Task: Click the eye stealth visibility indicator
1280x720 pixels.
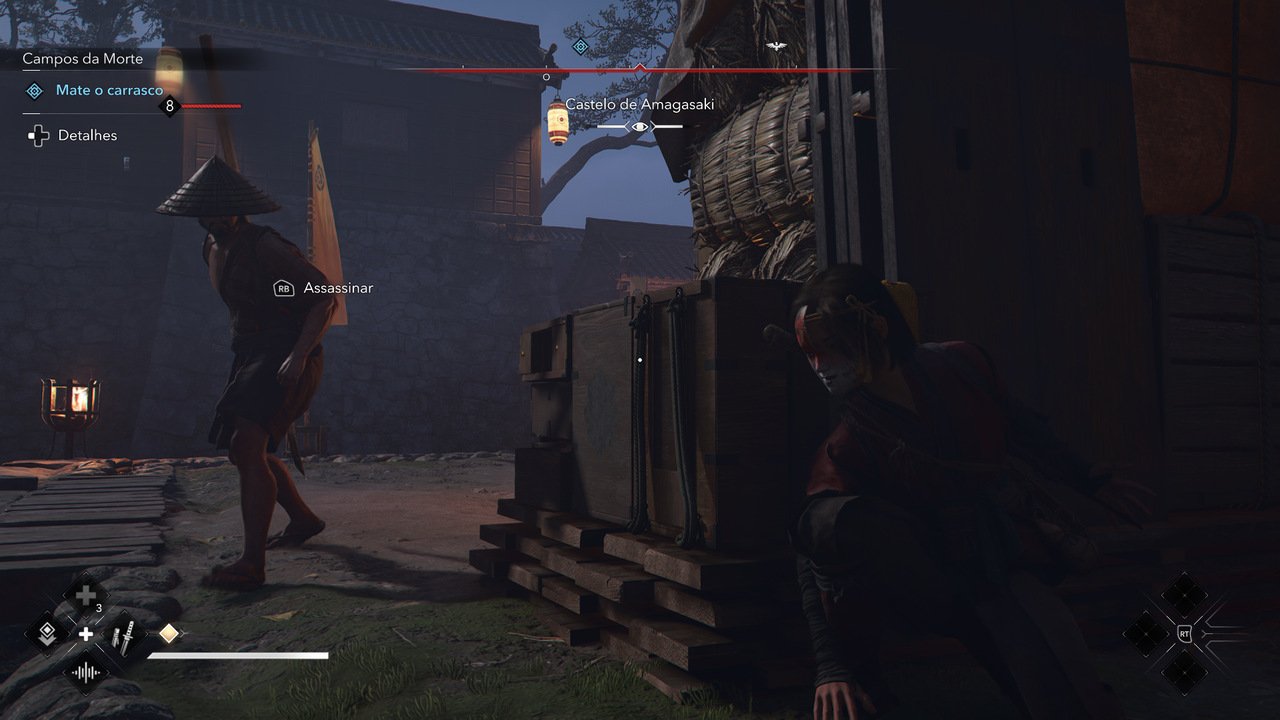Action: pos(640,127)
